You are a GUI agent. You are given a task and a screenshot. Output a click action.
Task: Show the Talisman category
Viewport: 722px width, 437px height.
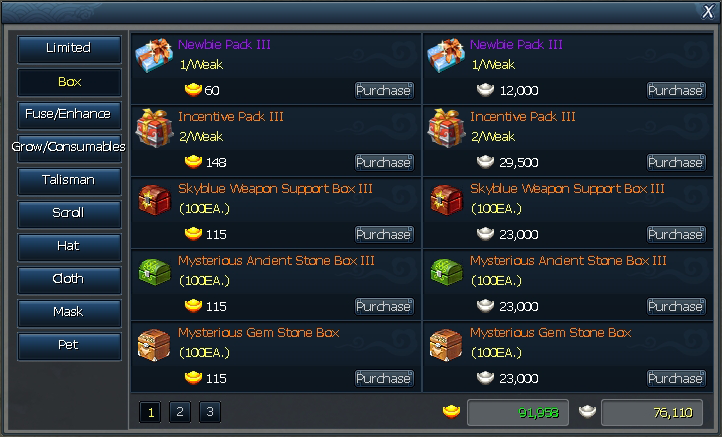click(69, 180)
